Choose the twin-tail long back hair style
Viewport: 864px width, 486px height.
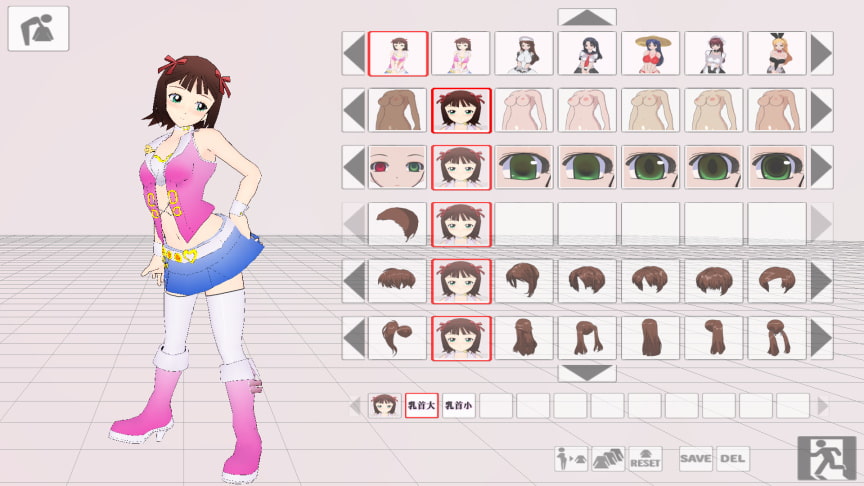[x=776, y=338]
